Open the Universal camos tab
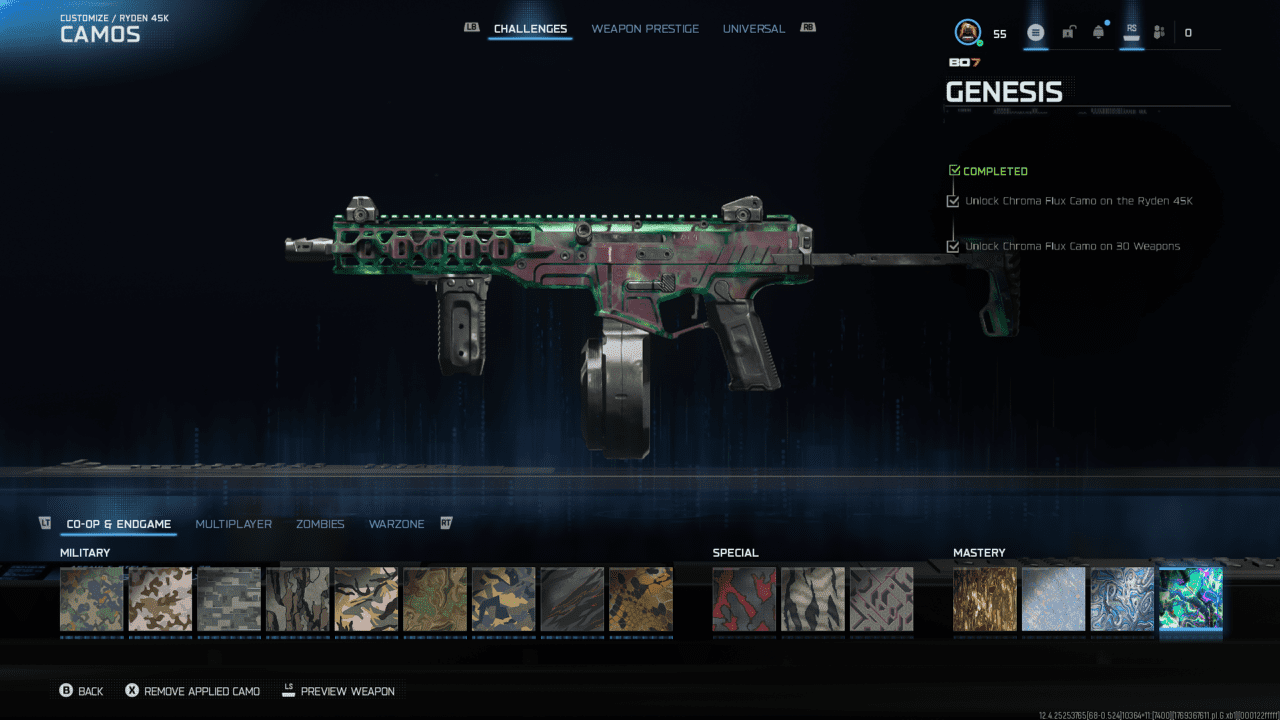This screenshot has width=1280, height=720. (x=753, y=29)
